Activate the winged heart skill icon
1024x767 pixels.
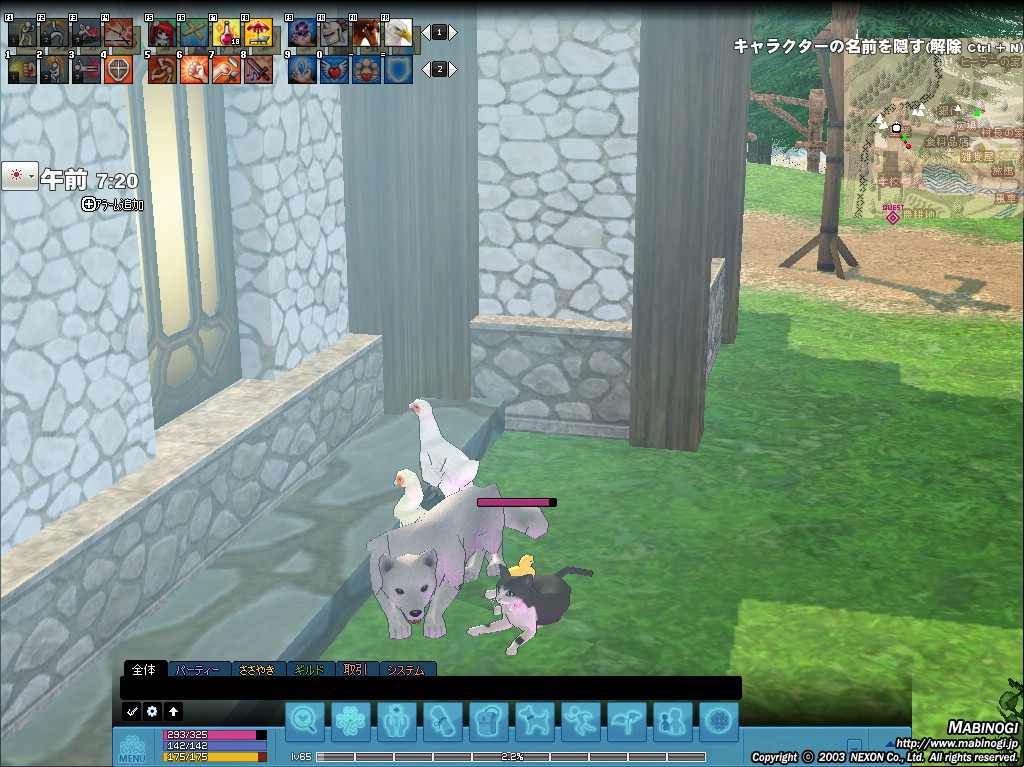(x=334, y=70)
